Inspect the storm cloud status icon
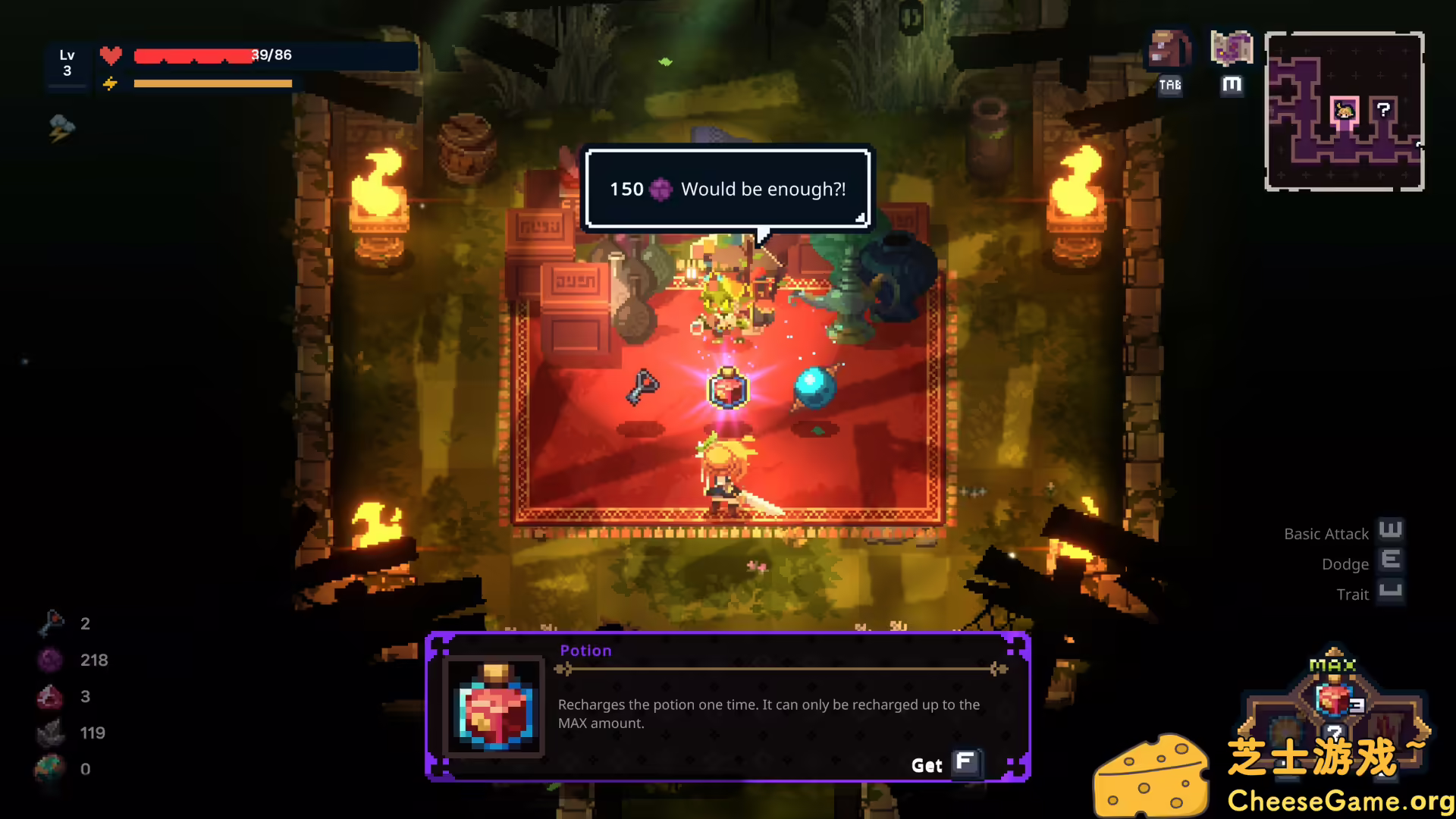 61,127
